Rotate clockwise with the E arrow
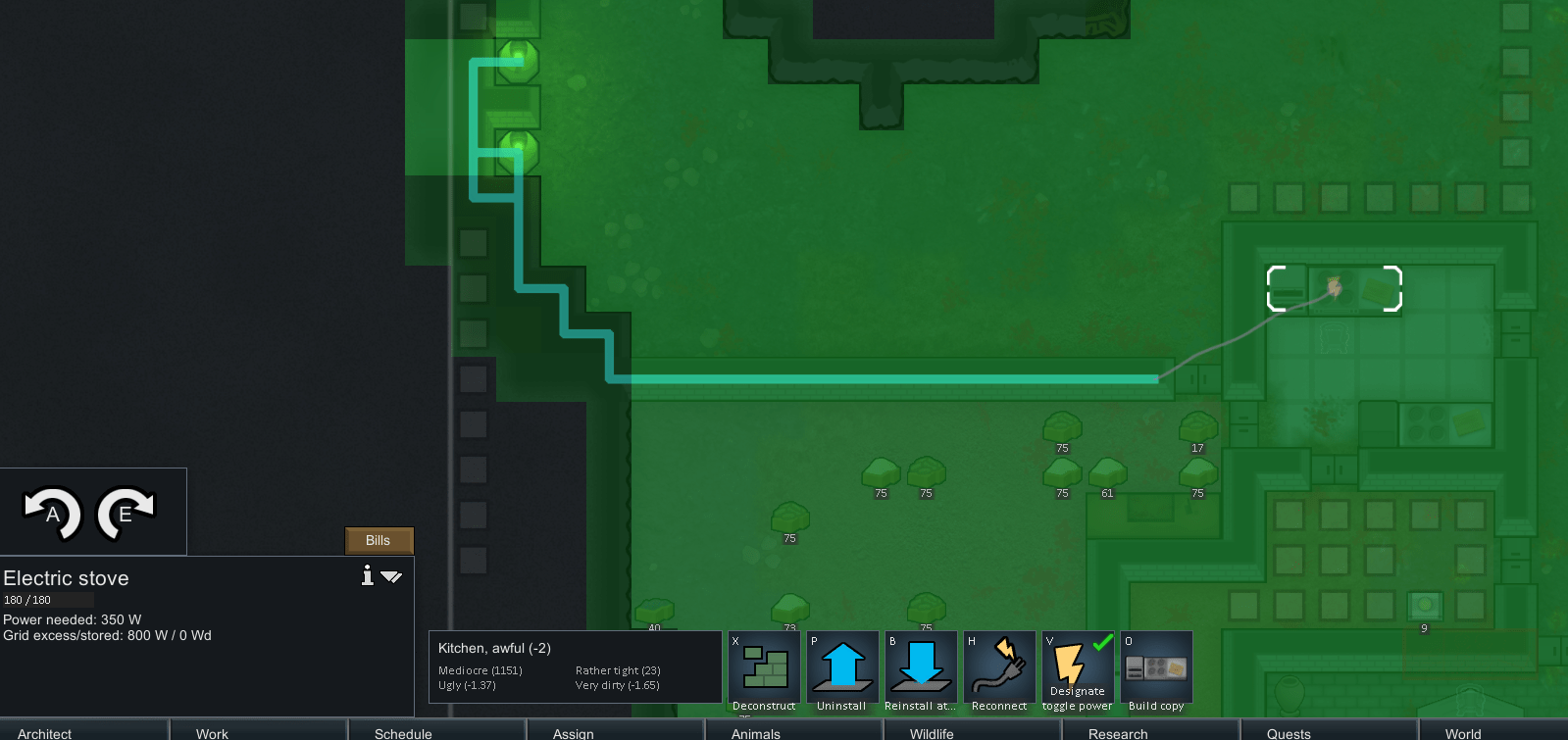 [x=127, y=511]
